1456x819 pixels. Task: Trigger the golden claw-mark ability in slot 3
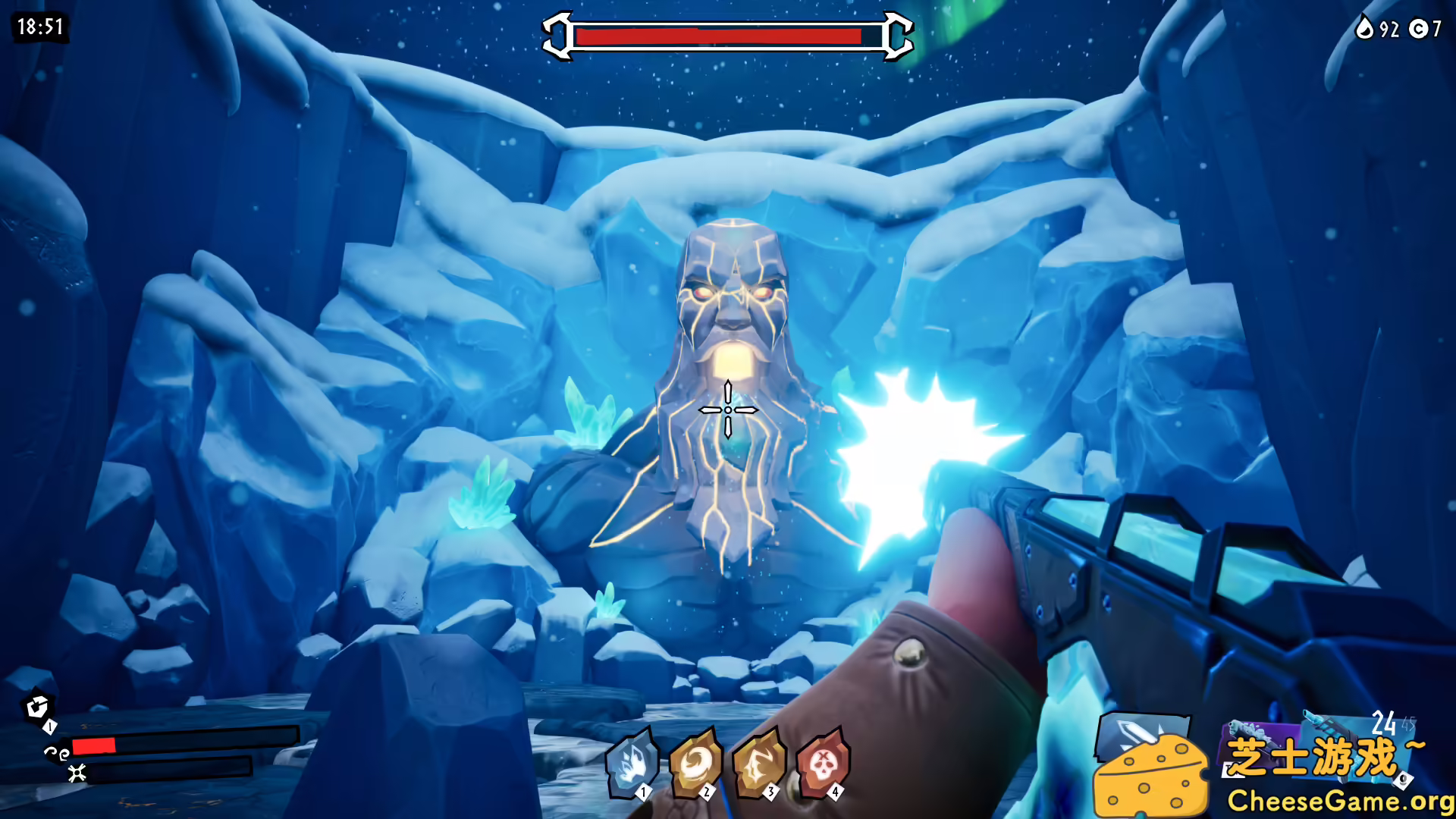758,762
